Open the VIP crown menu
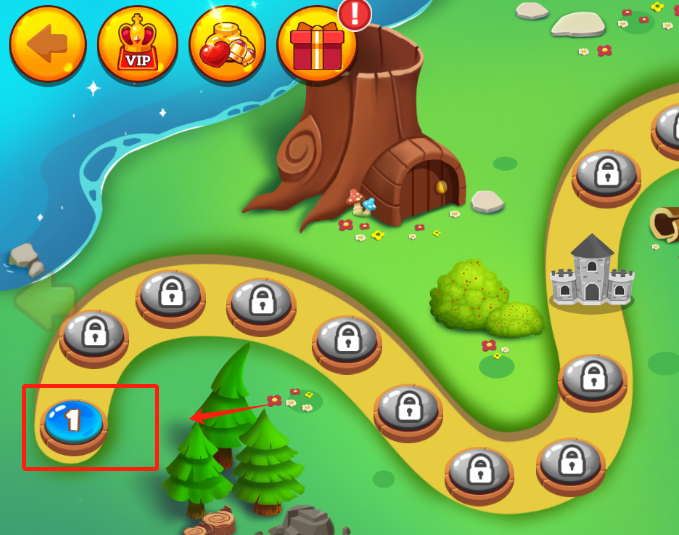This screenshot has height=535, width=679. pos(137,44)
